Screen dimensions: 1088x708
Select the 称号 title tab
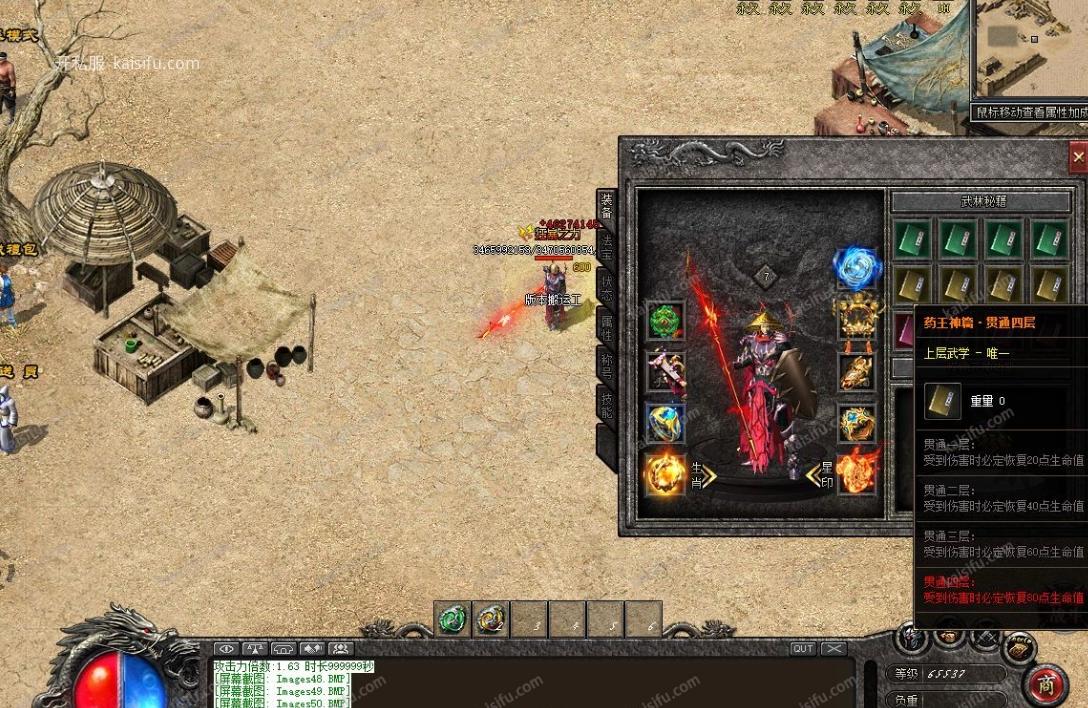(x=607, y=365)
